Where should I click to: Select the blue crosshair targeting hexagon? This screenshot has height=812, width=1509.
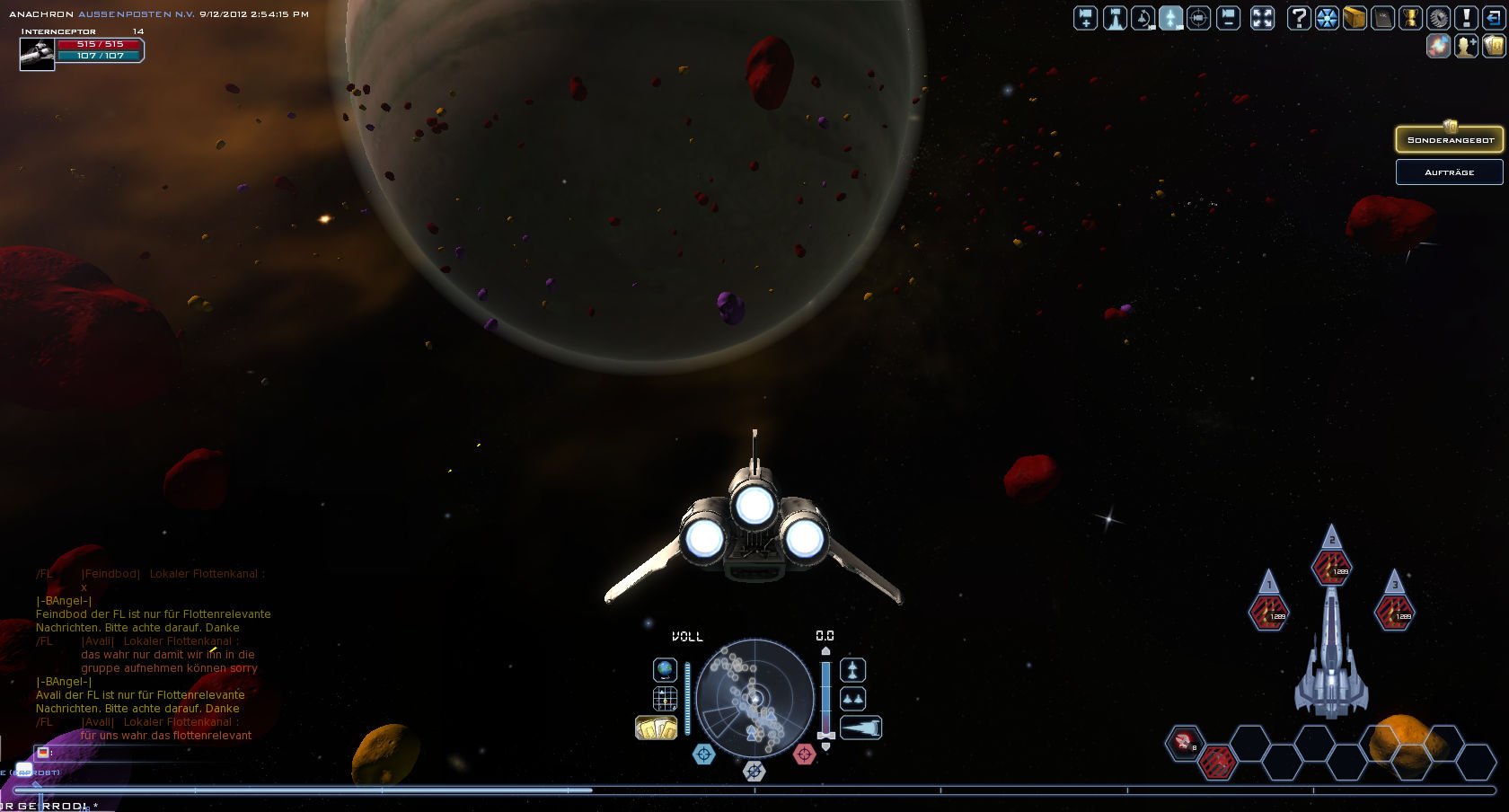click(x=704, y=755)
